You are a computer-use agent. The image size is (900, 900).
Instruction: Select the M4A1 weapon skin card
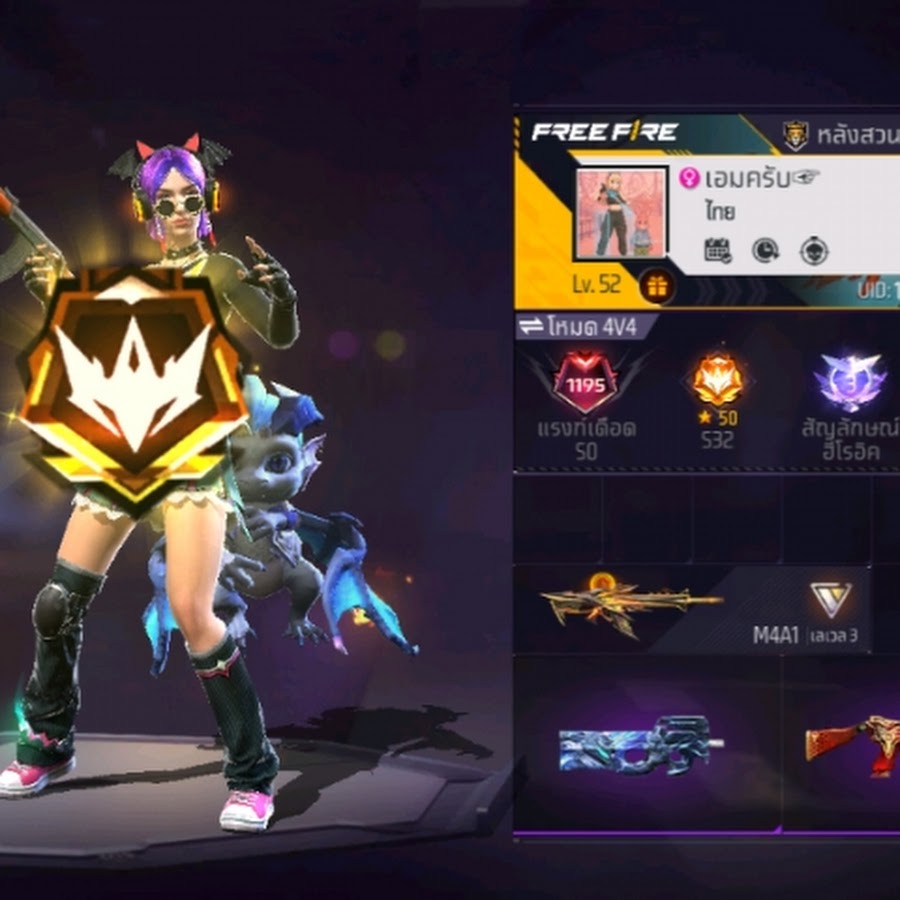[x=690, y=609]
